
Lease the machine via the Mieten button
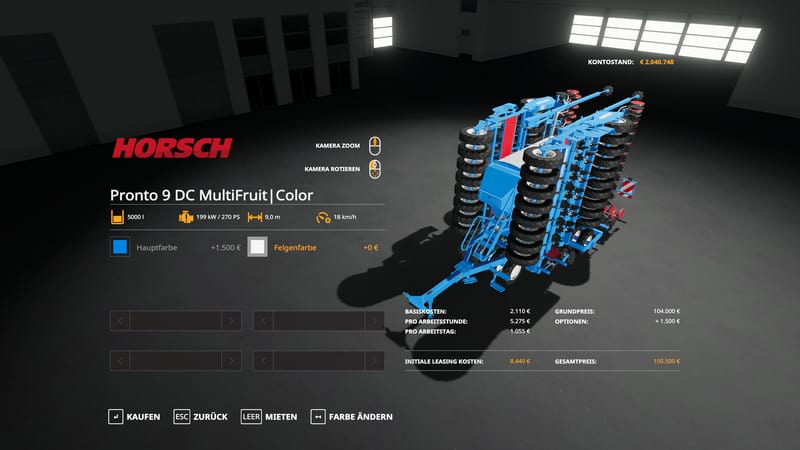[270, 416]
